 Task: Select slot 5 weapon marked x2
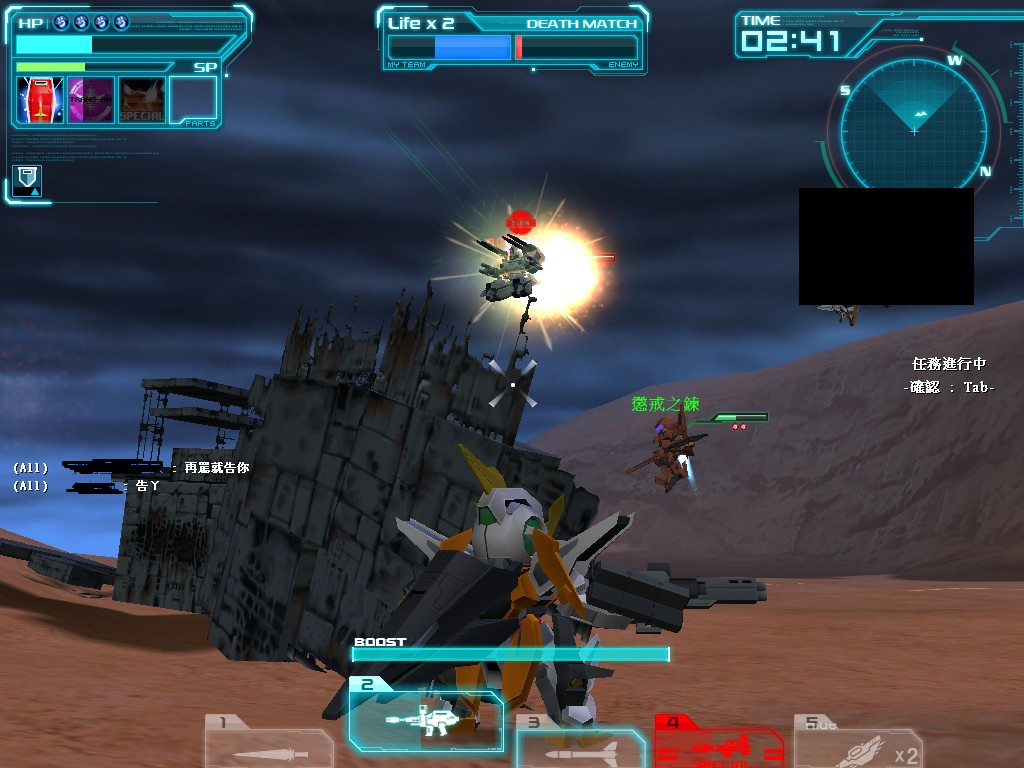tap(857, 744)
